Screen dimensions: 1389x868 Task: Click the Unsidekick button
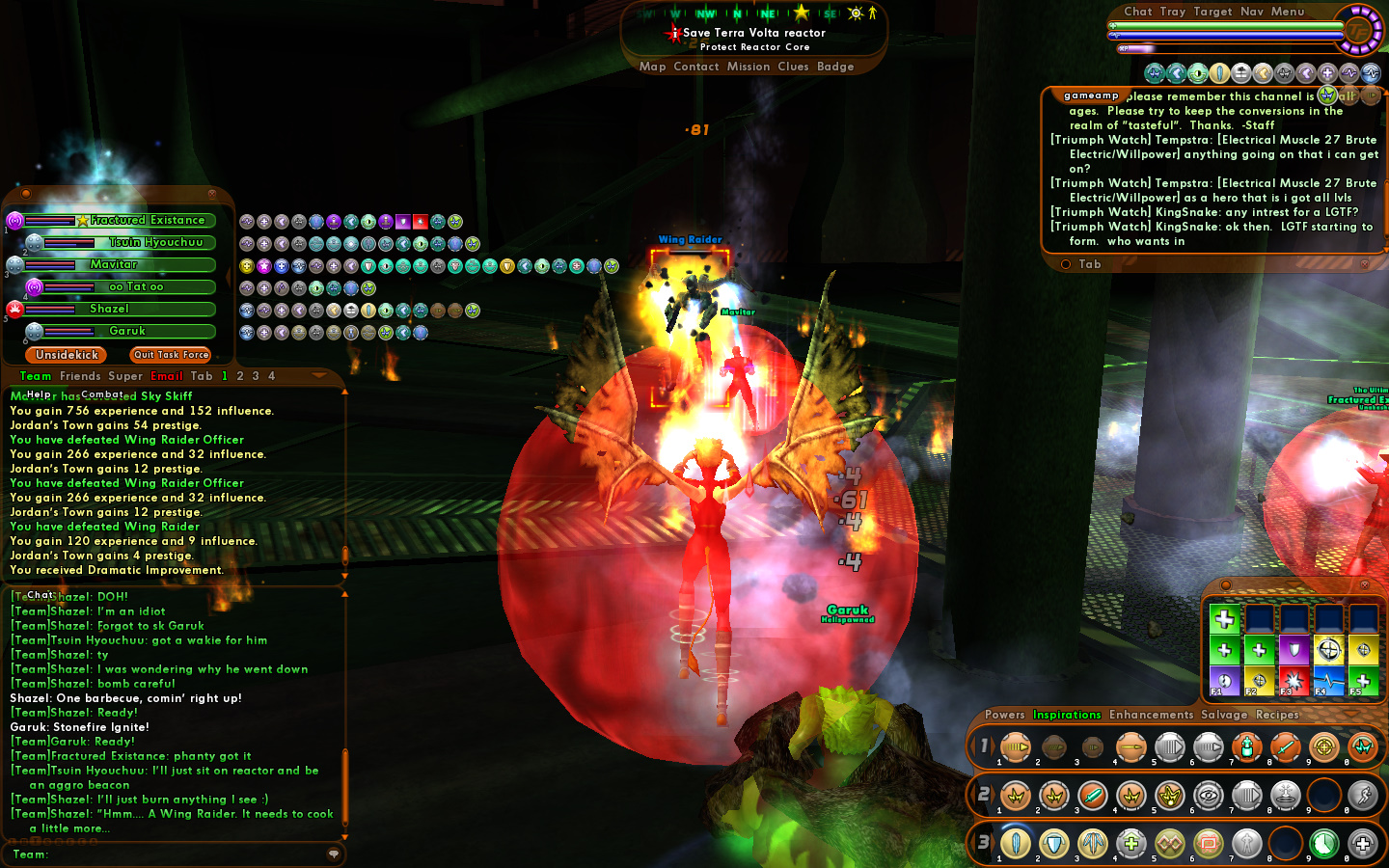(x=67, y=355)
